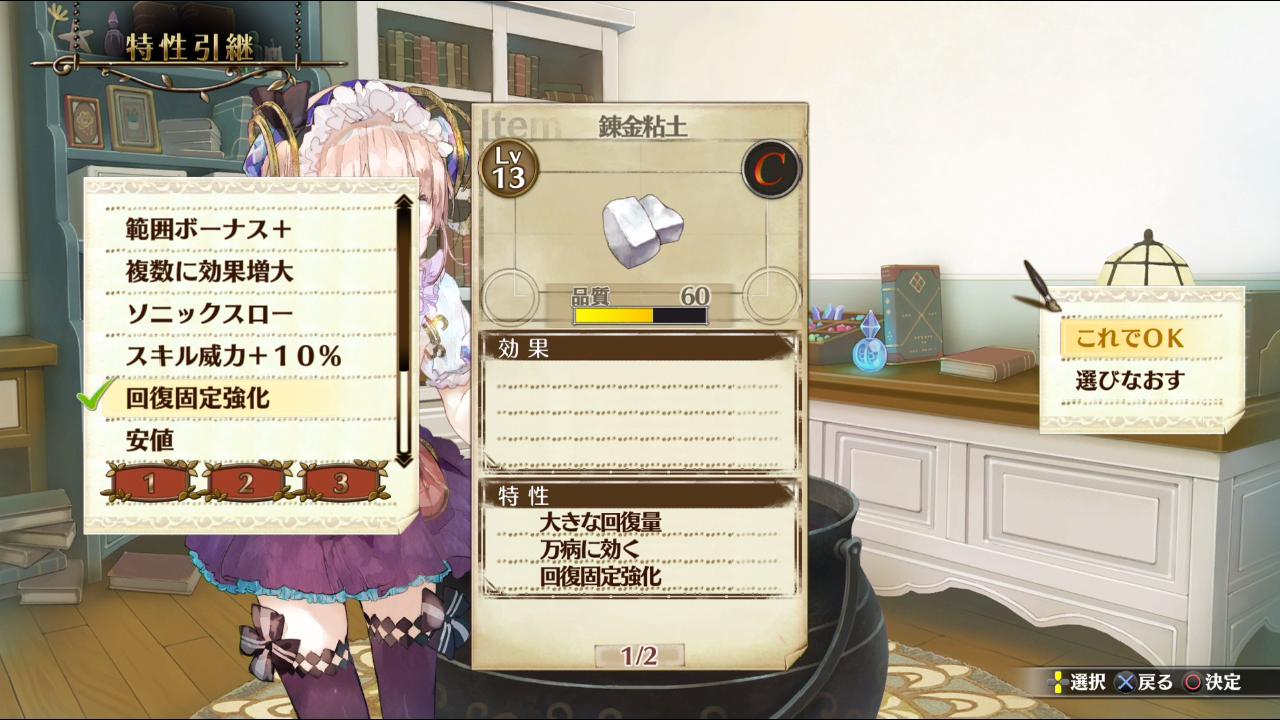Click trait slot number 3

pyautogui.click(x=340, y=484)
